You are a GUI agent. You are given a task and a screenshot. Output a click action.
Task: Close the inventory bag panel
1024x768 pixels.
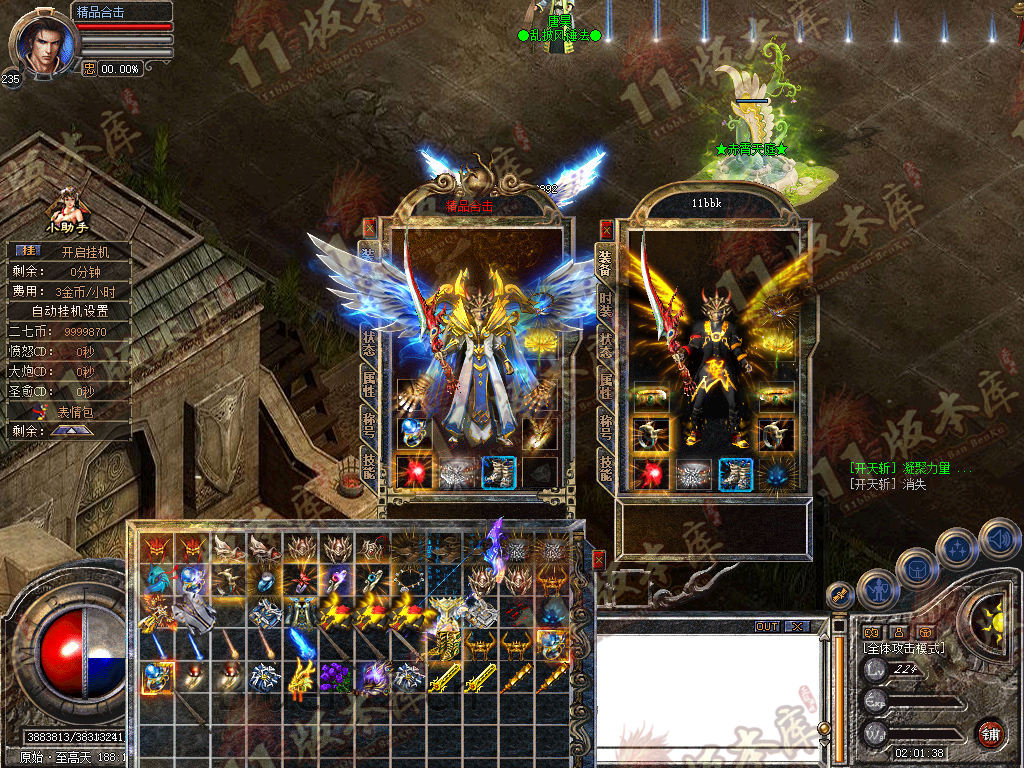[598, 560]
